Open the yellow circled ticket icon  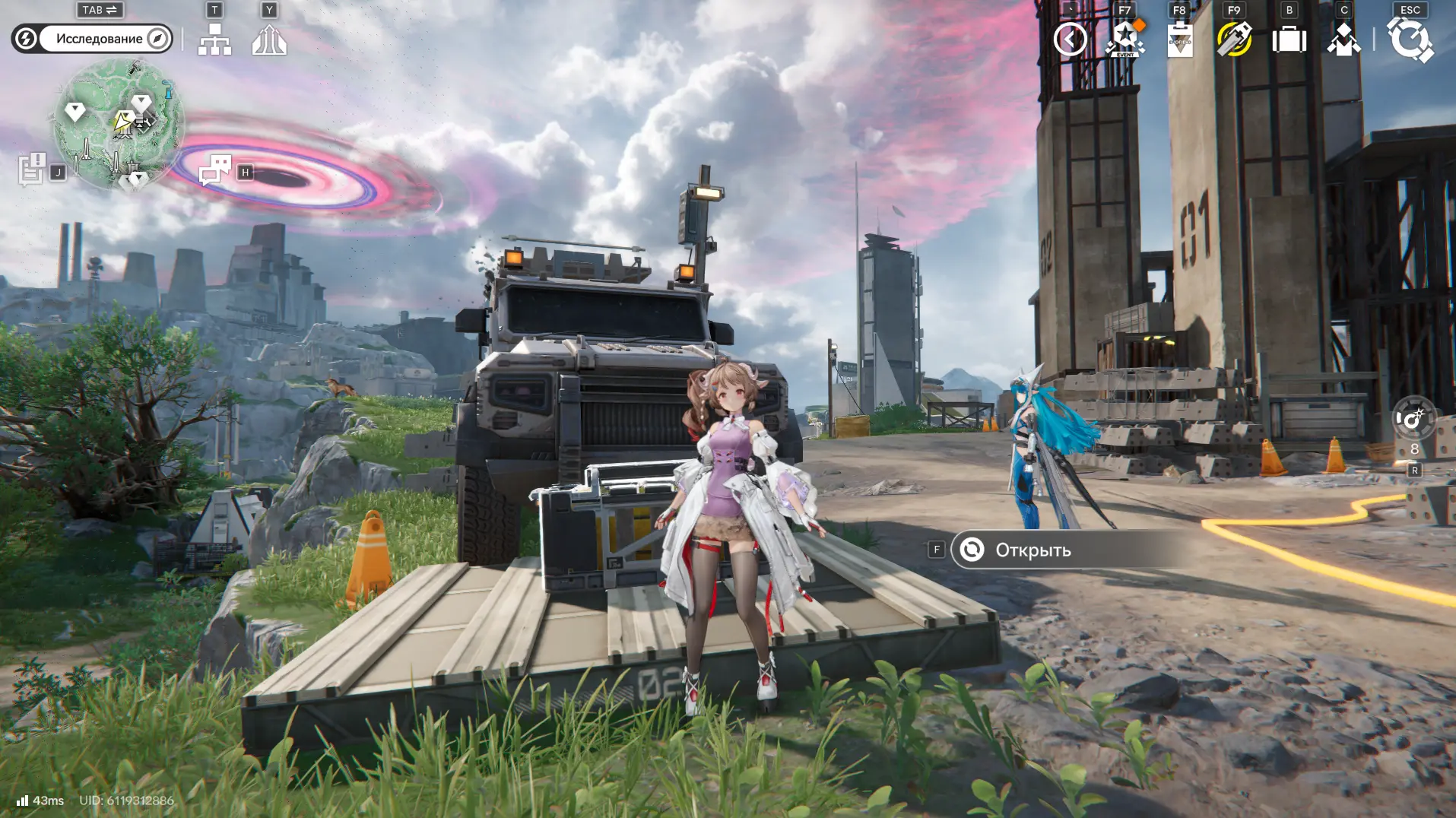[x=1234, y=40]
